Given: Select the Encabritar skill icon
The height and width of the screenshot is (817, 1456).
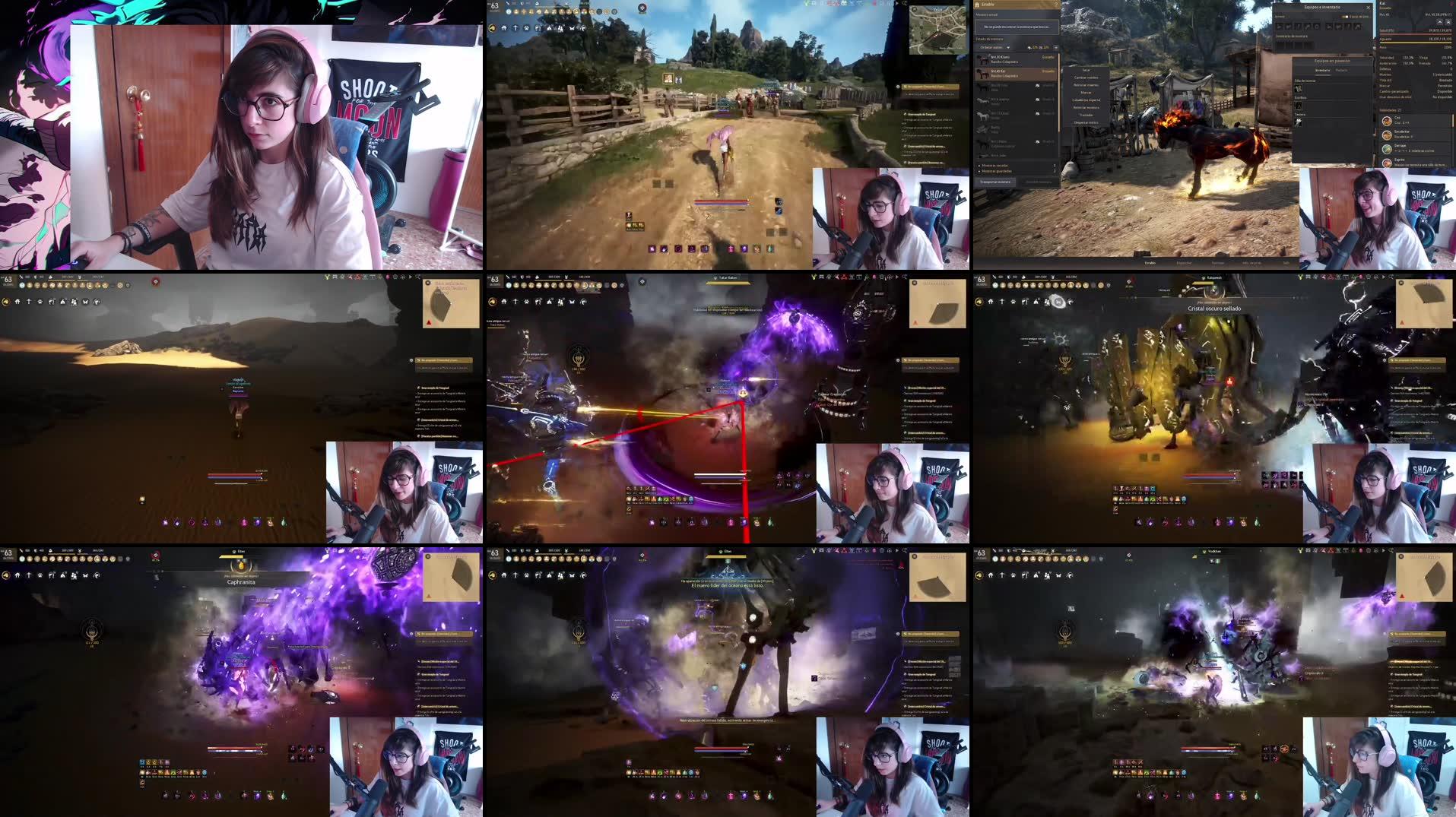Looking at the screenshot, I should click(x=1387, y=135).
